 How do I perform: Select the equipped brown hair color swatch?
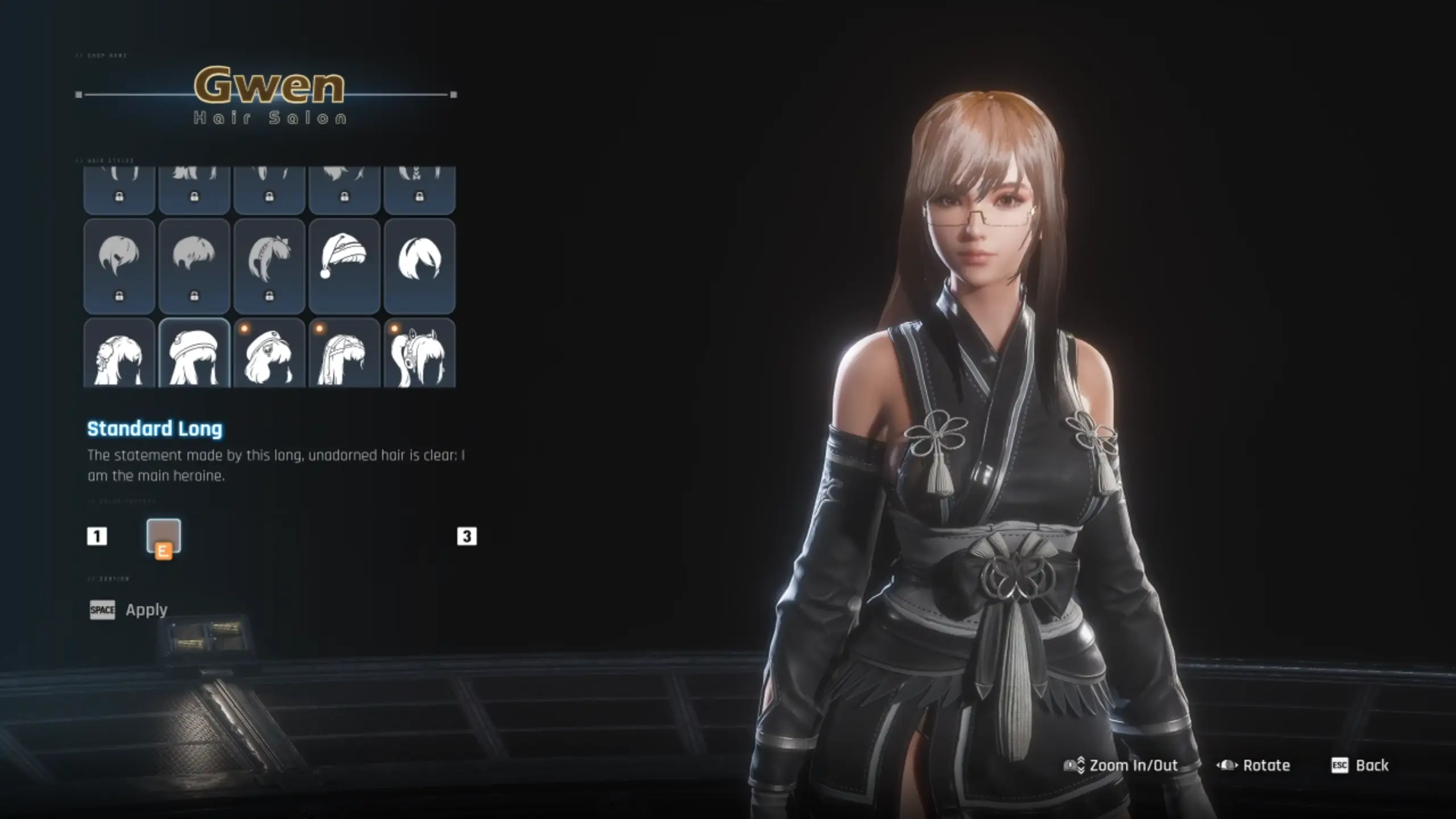164,536
